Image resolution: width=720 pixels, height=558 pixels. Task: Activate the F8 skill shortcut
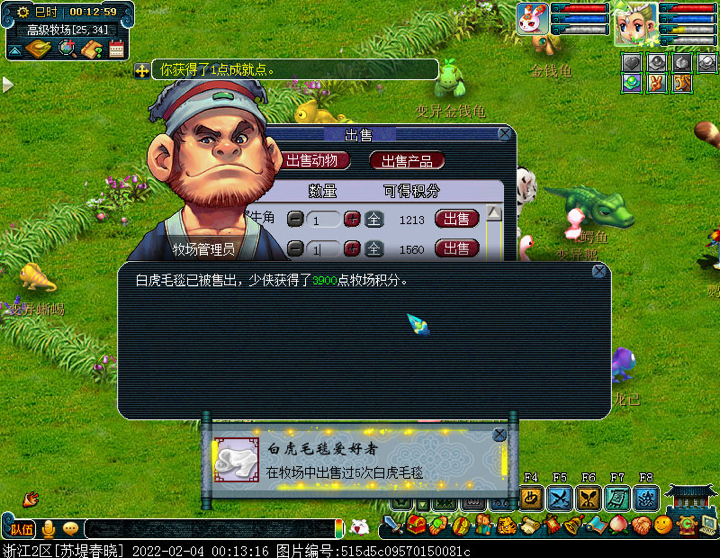pyautogui.click(x=646, y=497)
